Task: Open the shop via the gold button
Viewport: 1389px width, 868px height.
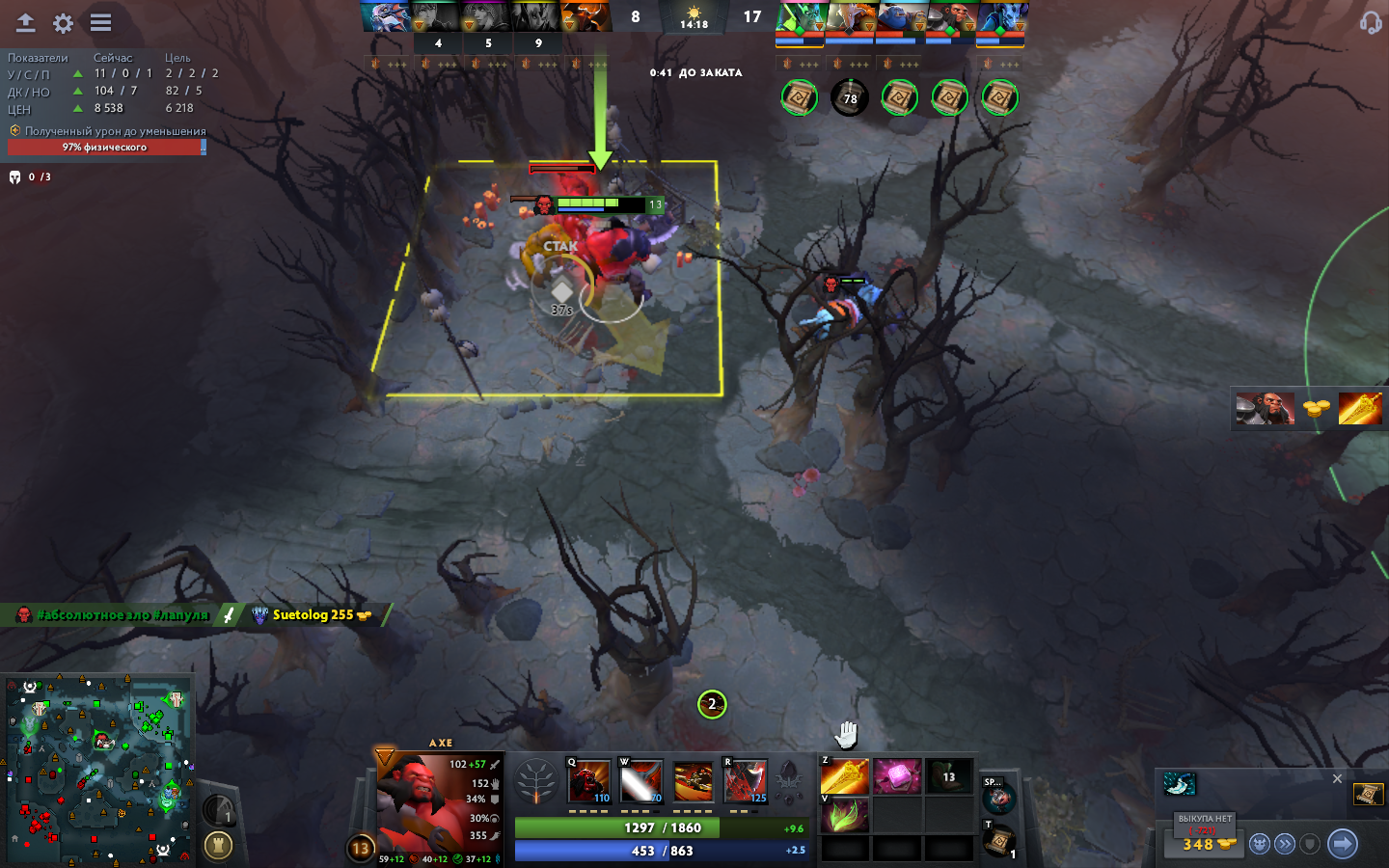Action: coord(1208,844)
